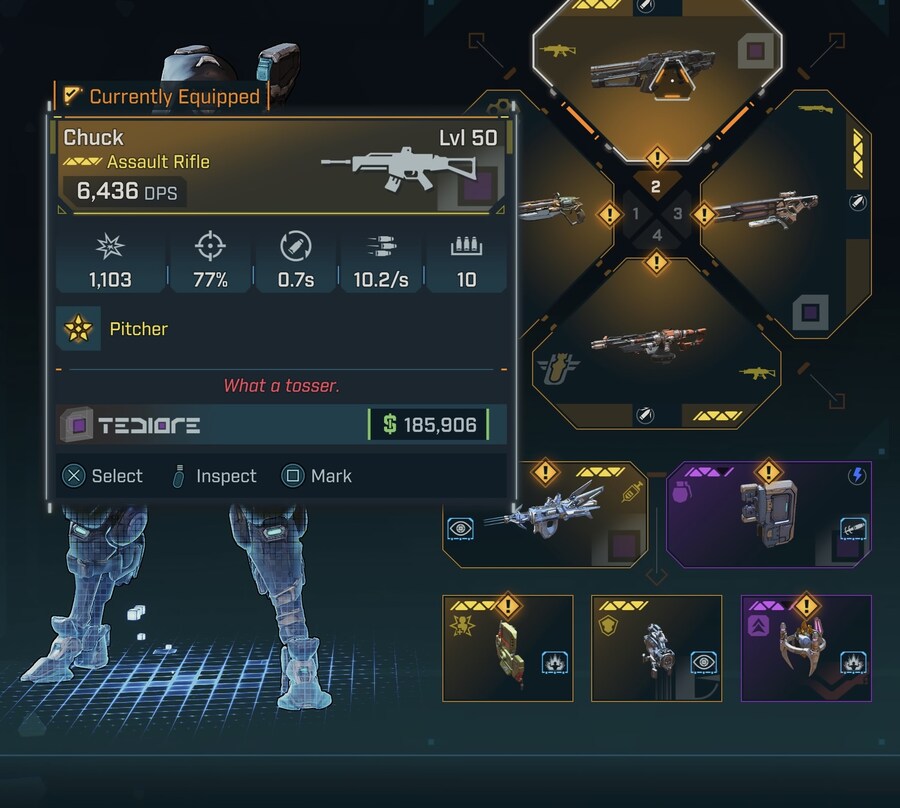Image resolution: width=900 pixels, height=808 pixels.
Task: Open the purple grenade equipment slot
Action: tap(768, 513)
